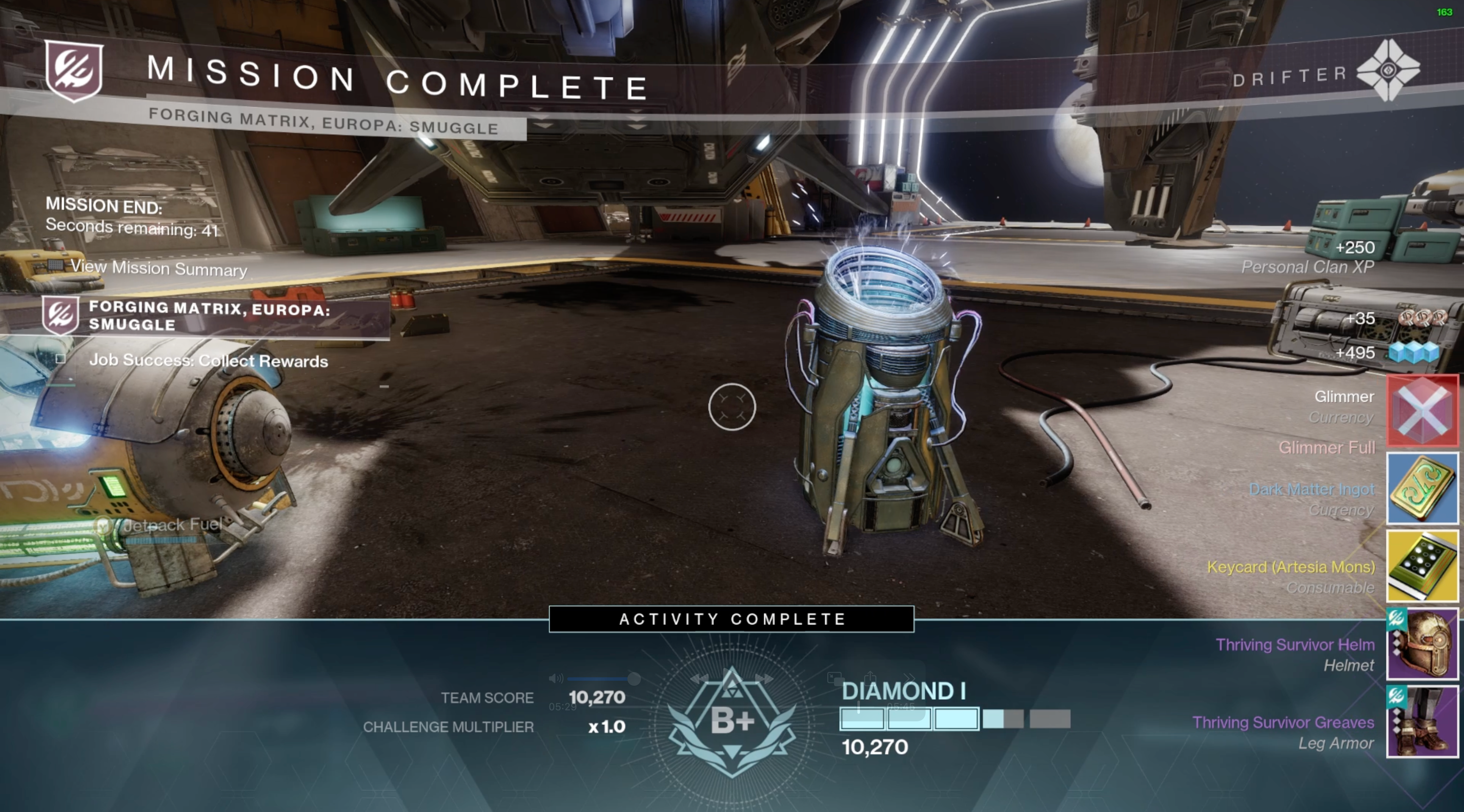Inspect the Thriving Survivor Helm icon
The image size is (1464, 812).
[1422, 644]
